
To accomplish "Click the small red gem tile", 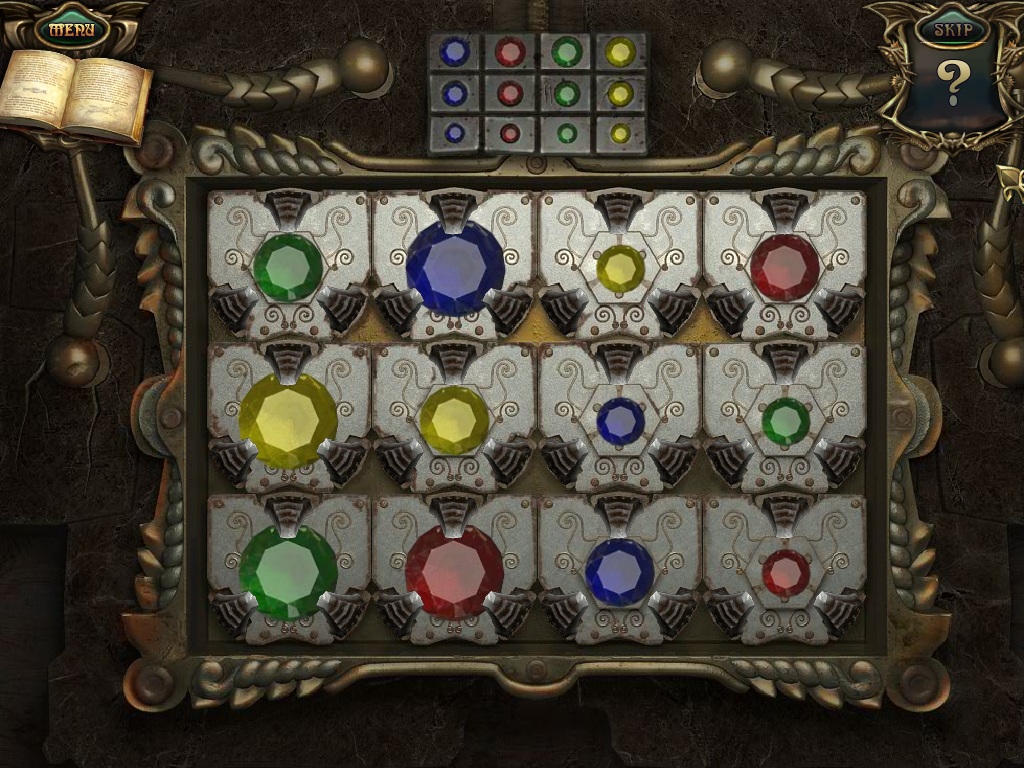I will [x=786, y=573].
